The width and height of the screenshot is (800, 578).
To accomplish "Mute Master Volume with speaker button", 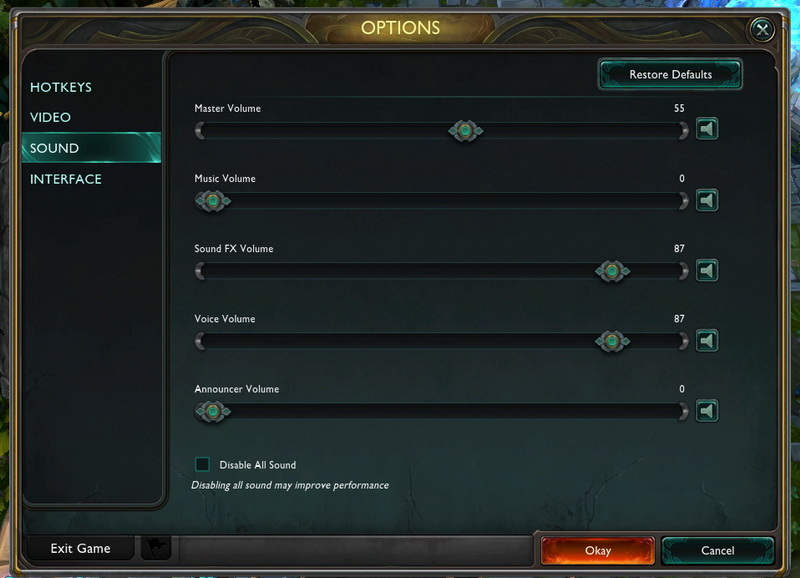I will coord(707,130).
